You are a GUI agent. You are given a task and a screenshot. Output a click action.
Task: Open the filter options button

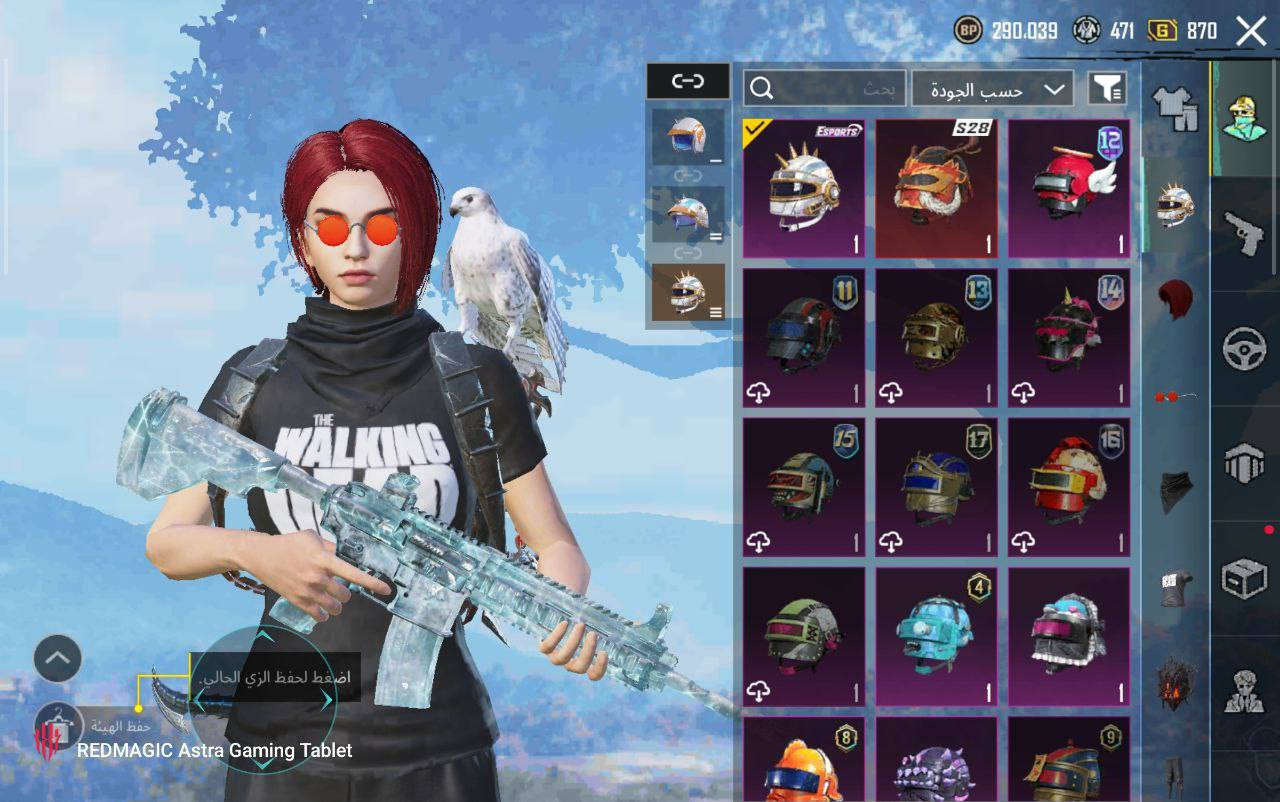[1106, 89]
